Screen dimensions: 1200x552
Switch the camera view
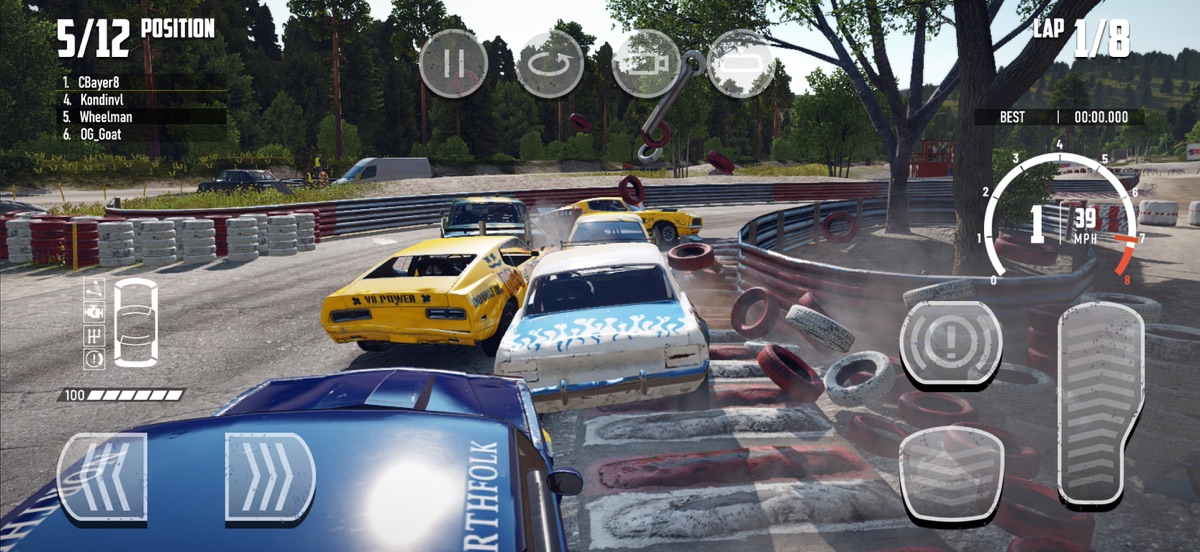pos(645,63)
